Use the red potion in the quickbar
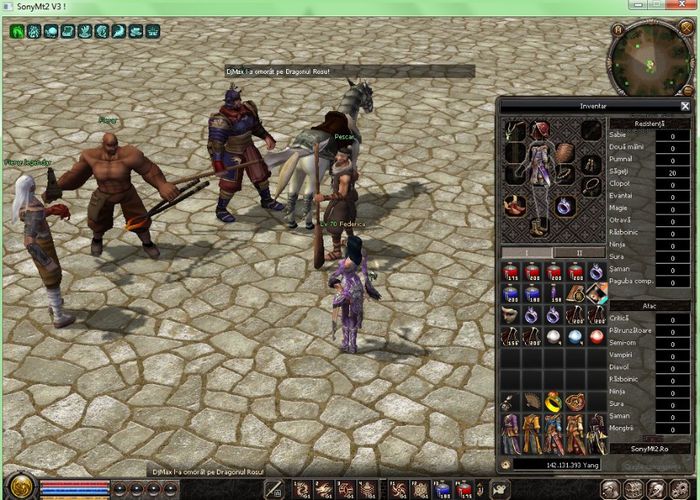This screenshot has height=500, width=700. (x=464, y=489)
